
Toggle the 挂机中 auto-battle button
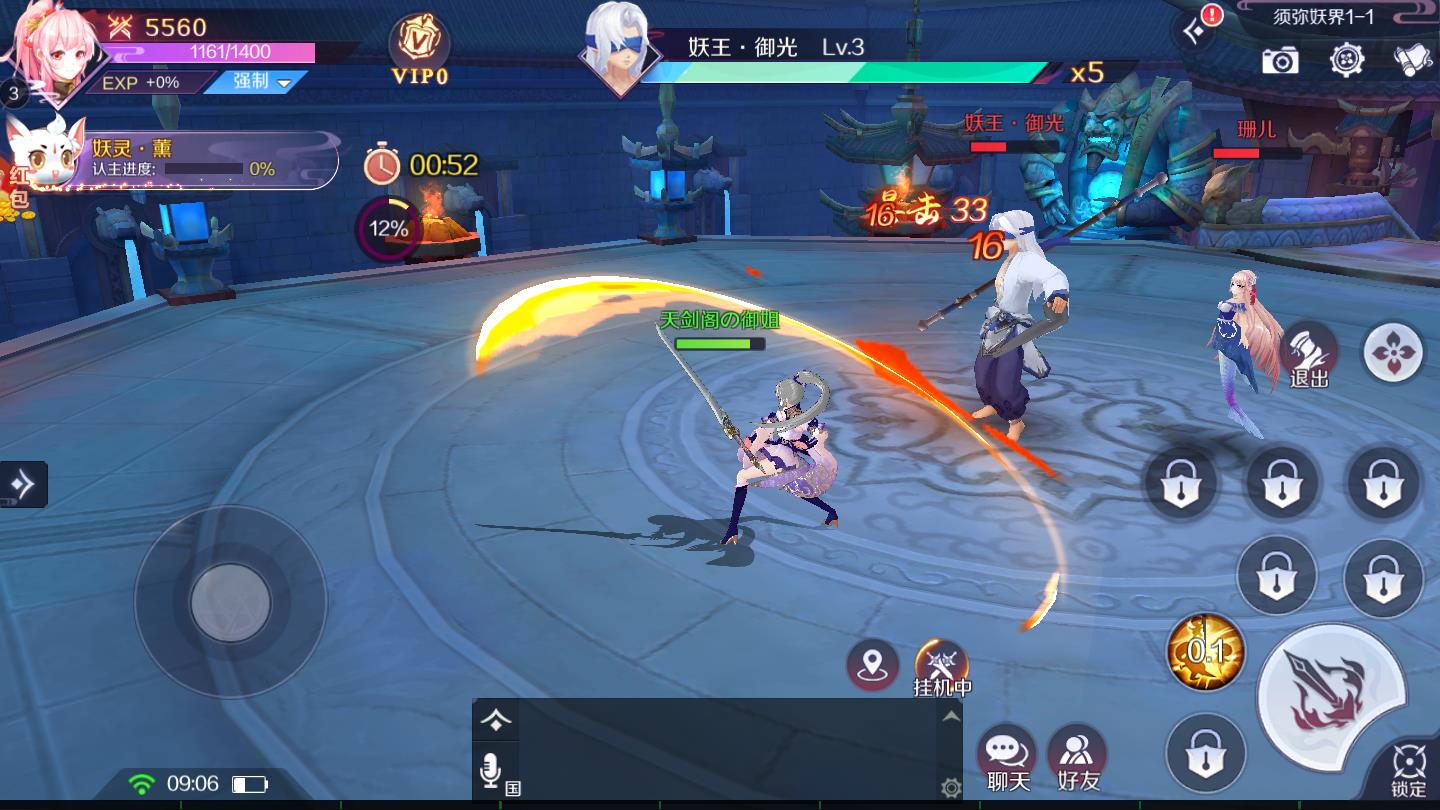point(942,666)
